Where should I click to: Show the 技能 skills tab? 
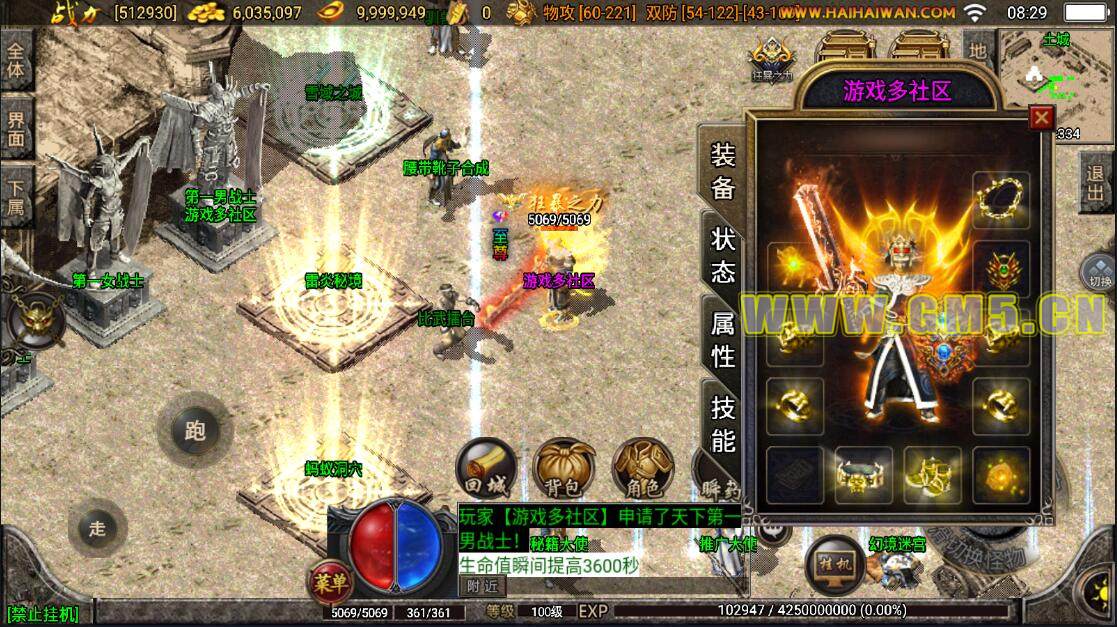point(722,422)
